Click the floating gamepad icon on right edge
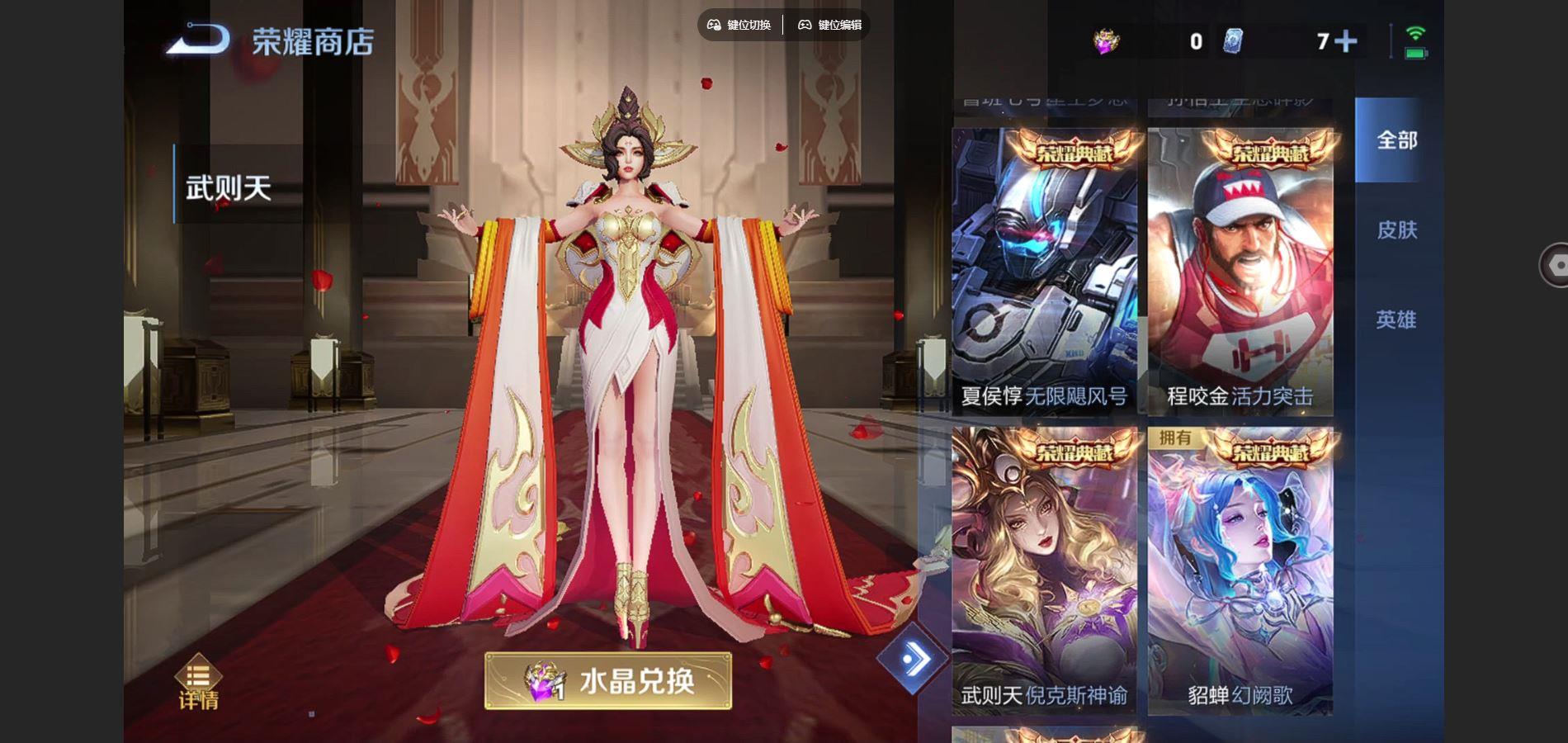 coord(1555,264)
